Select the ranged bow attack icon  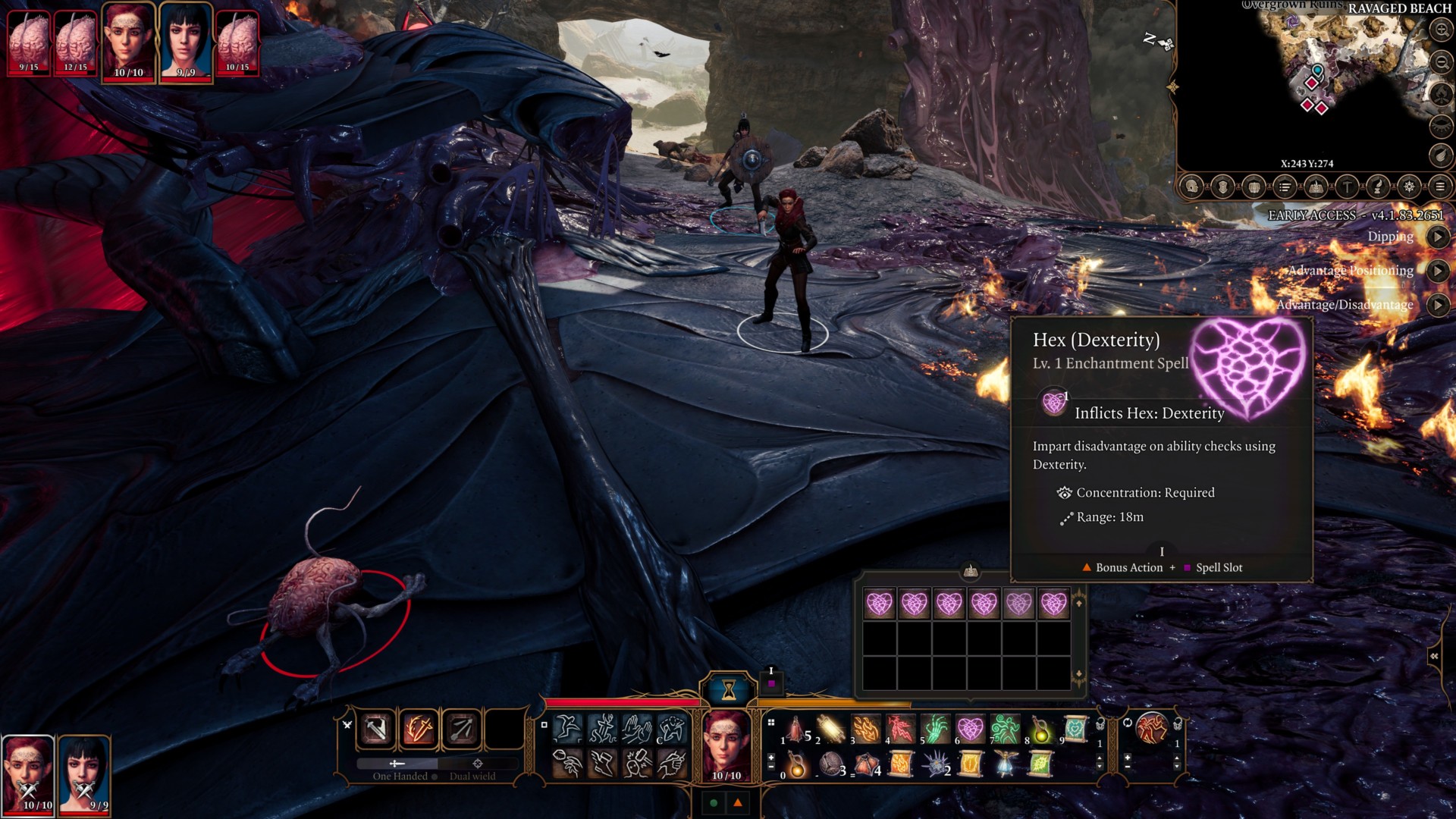point(462,730)
